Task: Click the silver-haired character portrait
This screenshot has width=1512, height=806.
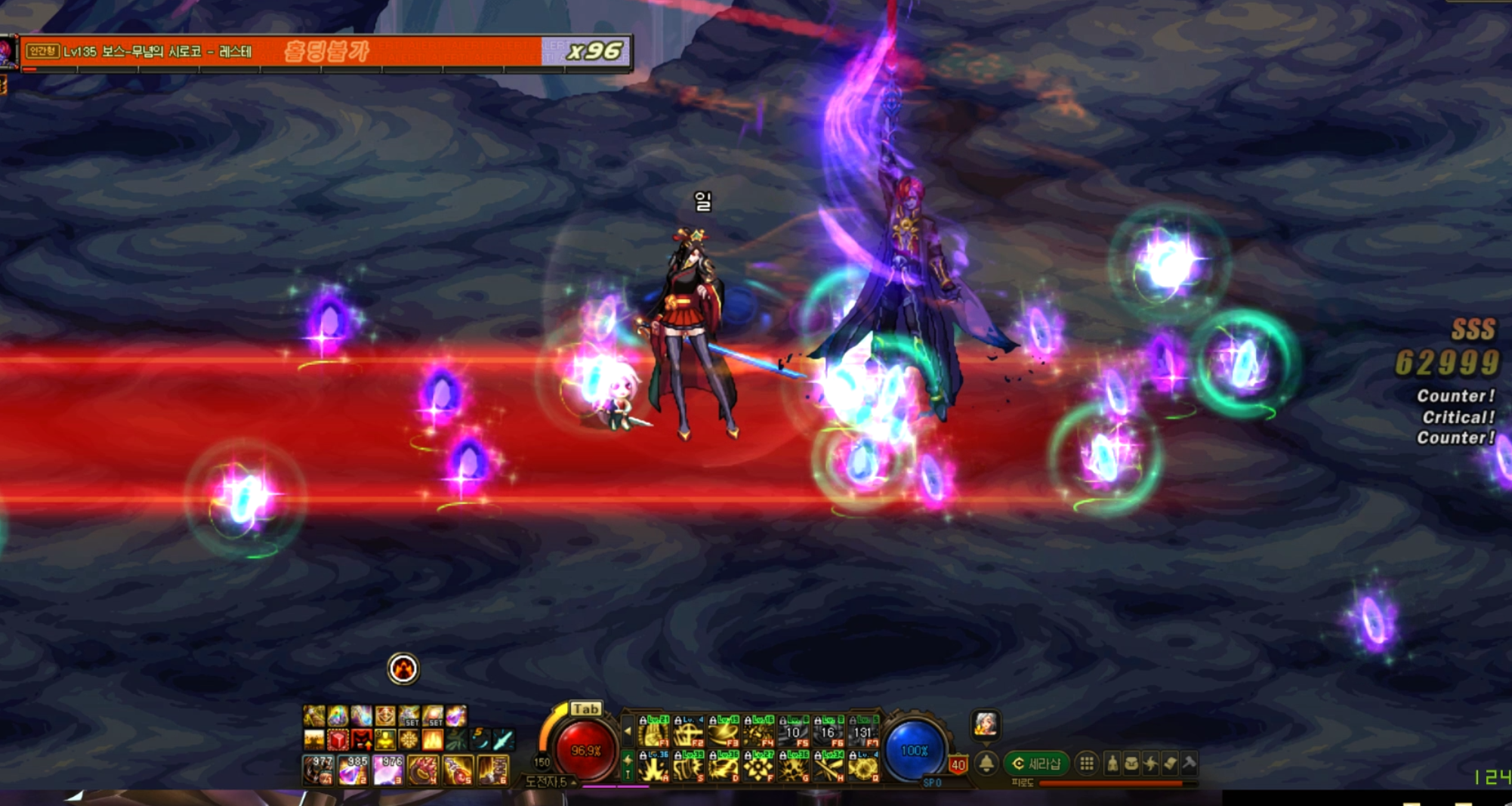Action: [986, 724]
